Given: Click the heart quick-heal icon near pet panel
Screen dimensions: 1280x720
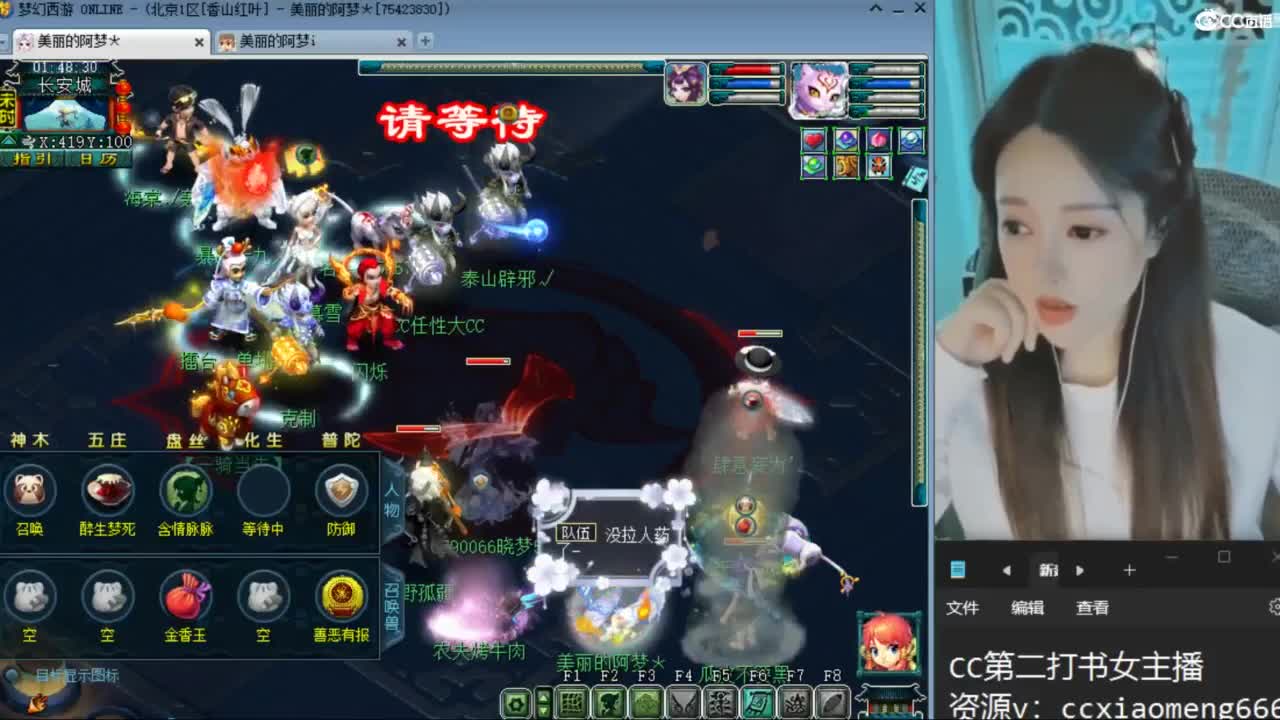Looking at the screenshot, I should 813,140.
